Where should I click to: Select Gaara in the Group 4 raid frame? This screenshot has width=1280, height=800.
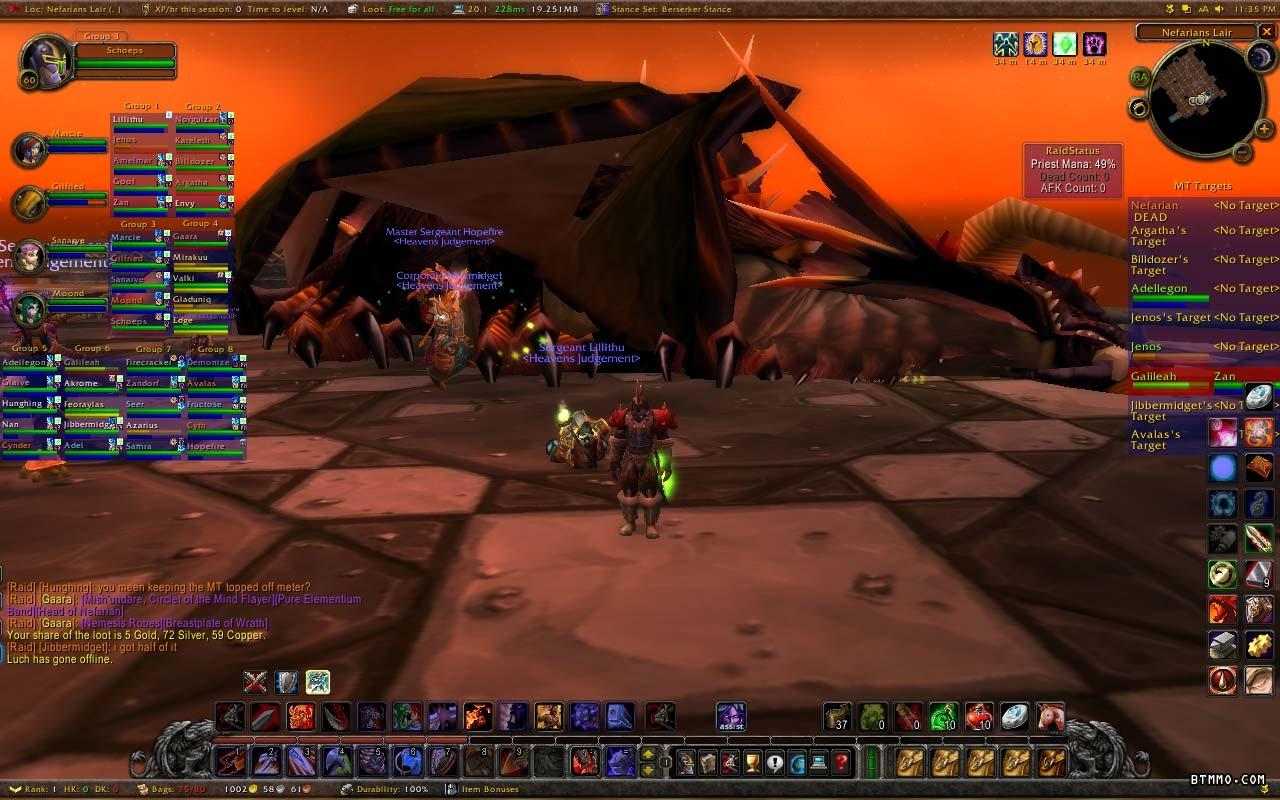click(x=199, y=238)
